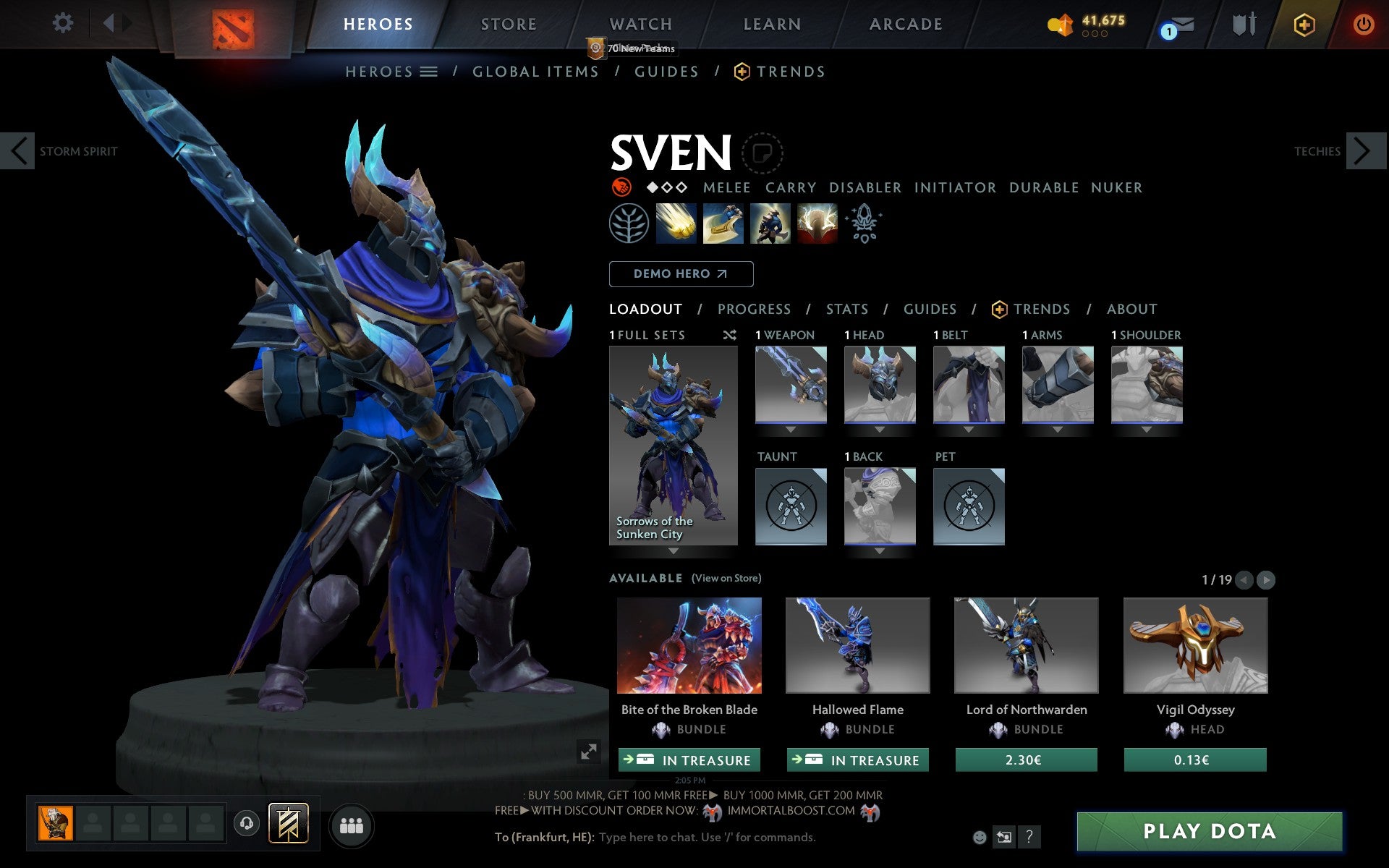Open the Global Items menu item
Screen dimensions: 1389x868
point(535,72)
